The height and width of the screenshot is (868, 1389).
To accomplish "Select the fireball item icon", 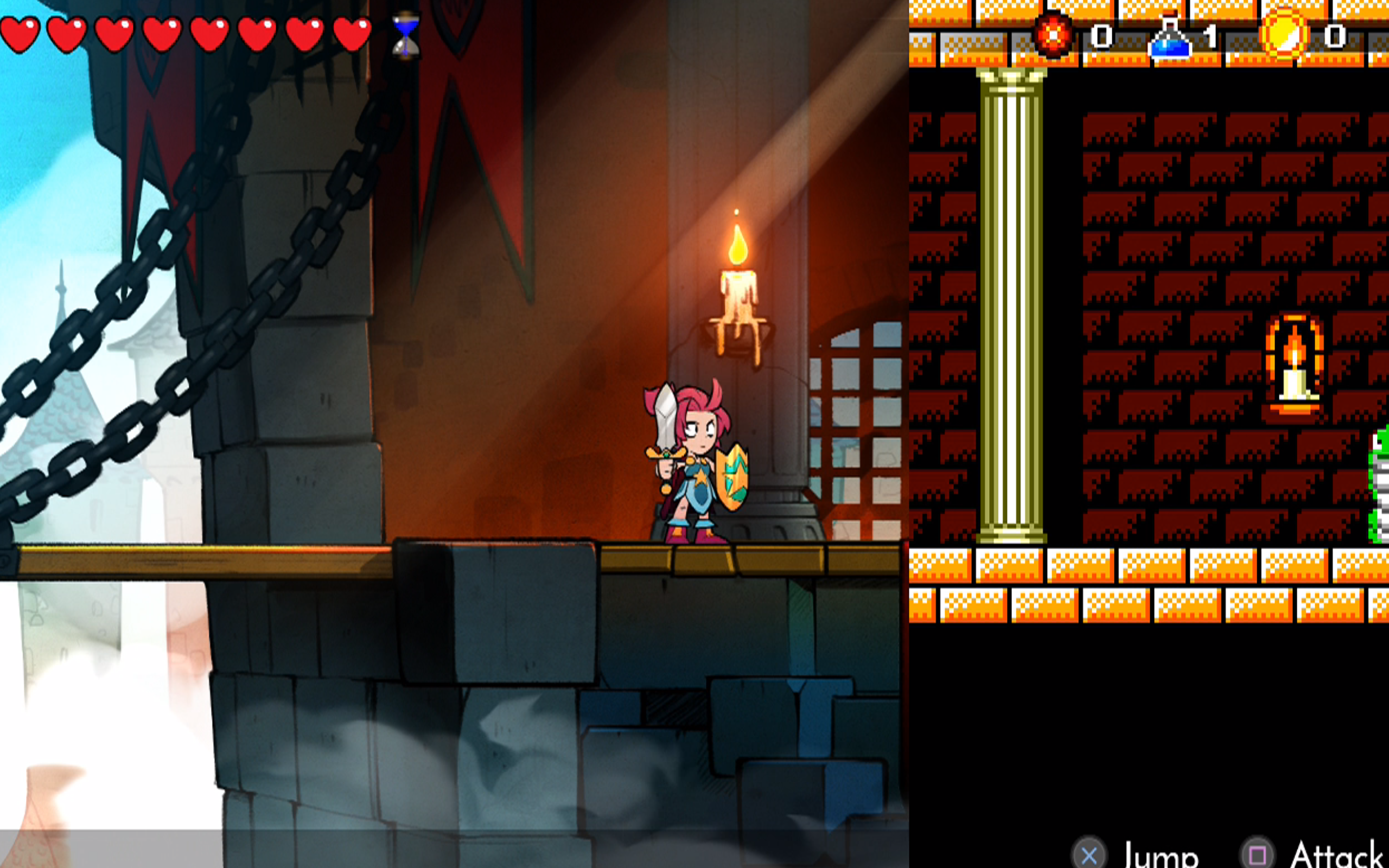I will pyautogui.click(x=1053, y=36).
